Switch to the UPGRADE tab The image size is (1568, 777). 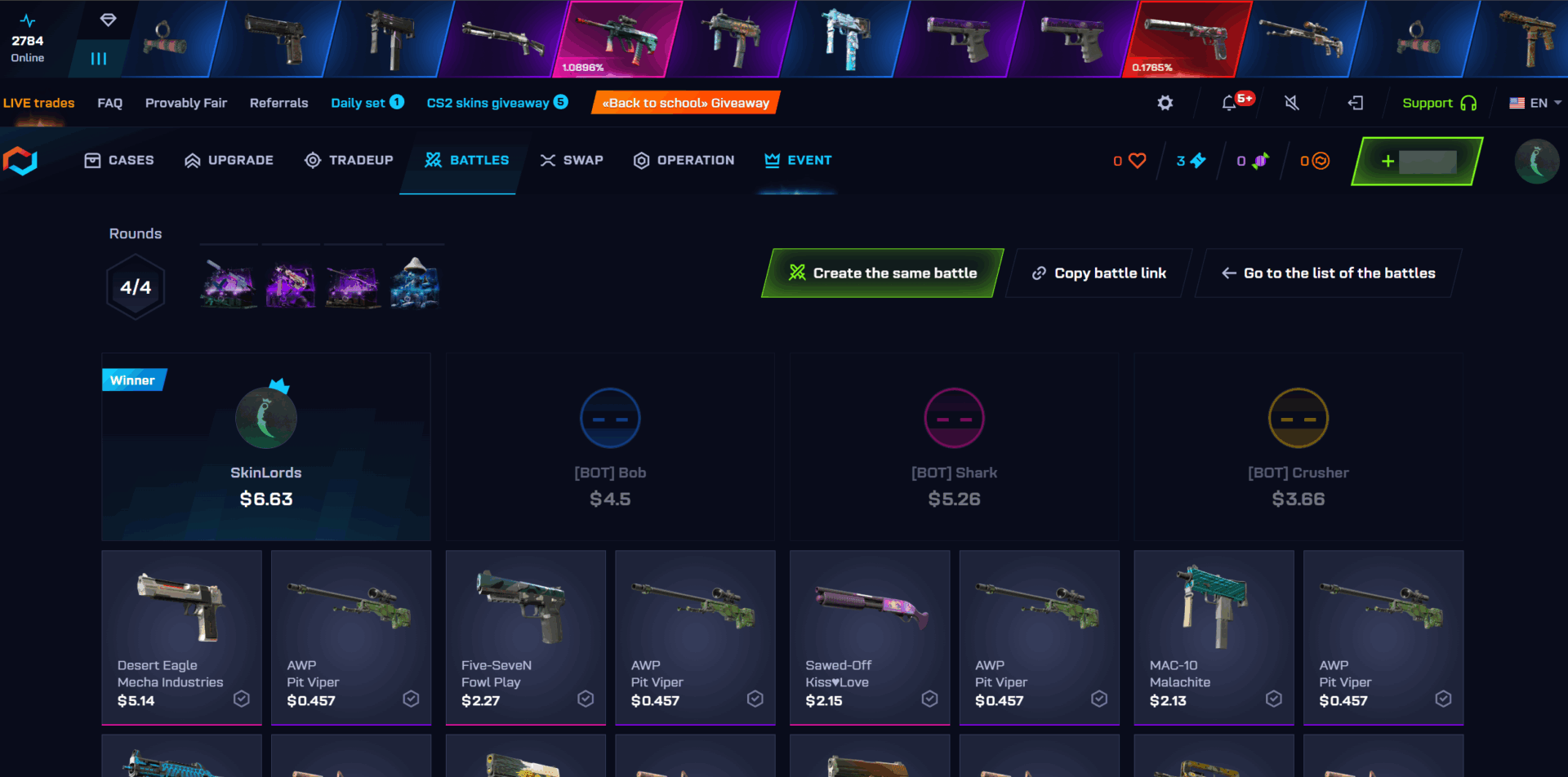pyautogui.click(x=229, y=160)
